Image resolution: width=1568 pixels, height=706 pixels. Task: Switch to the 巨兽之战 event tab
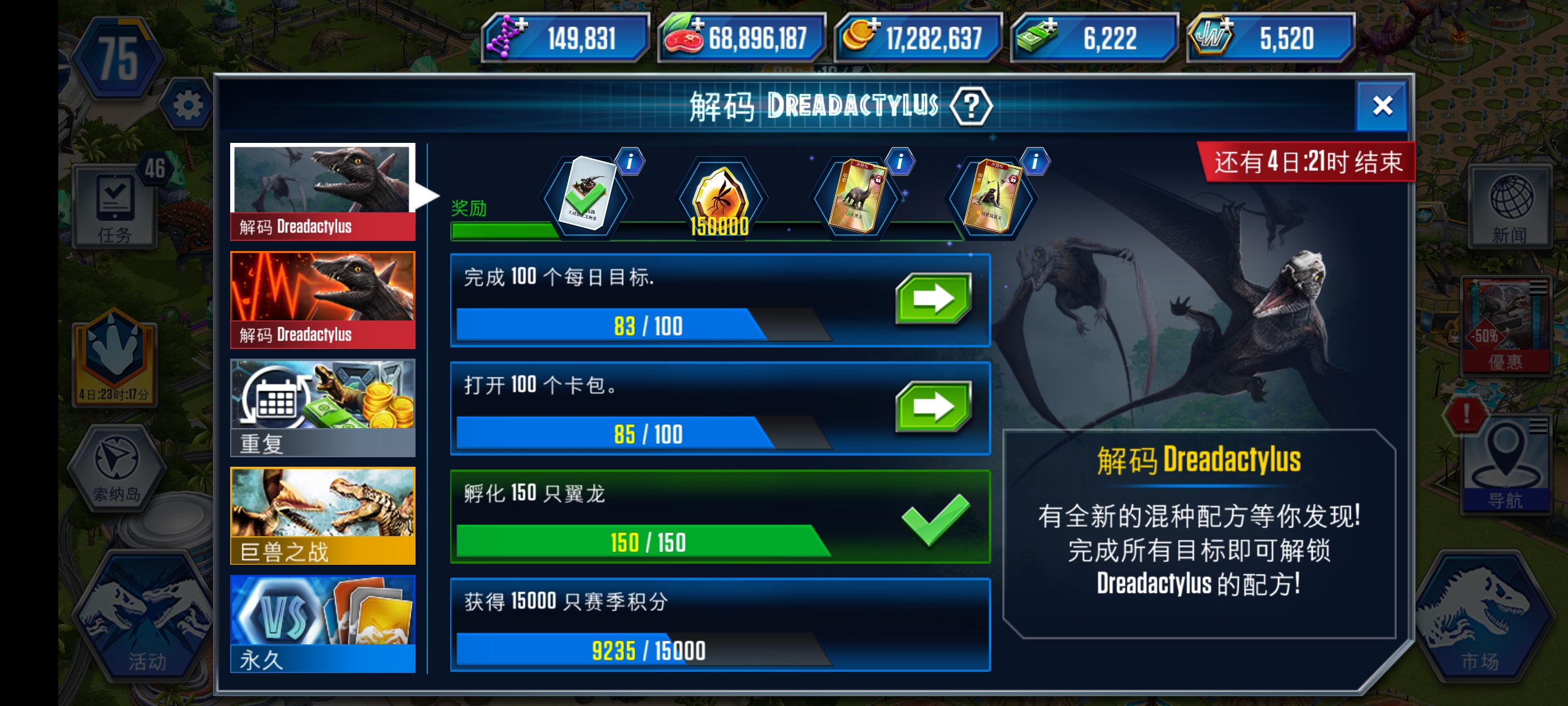point(323,515)
